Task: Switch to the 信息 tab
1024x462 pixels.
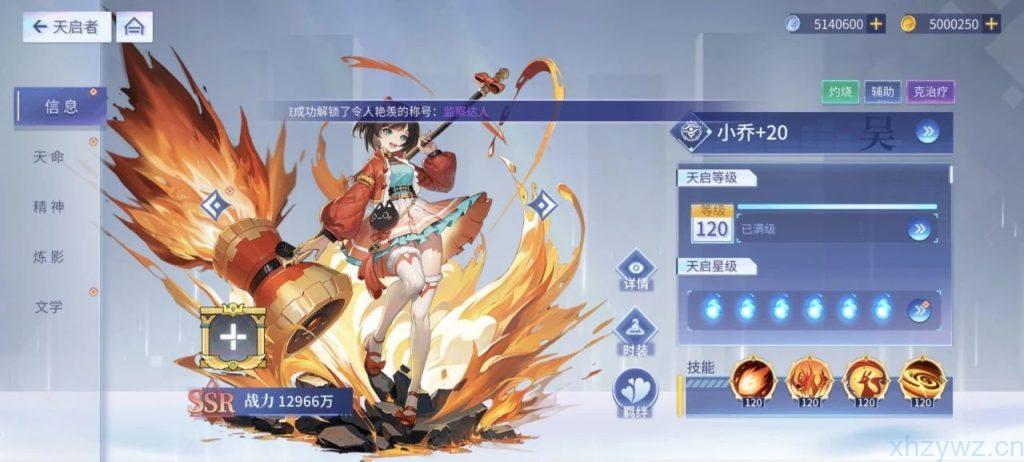Action: pyautogui.click(x=60, y=107)
